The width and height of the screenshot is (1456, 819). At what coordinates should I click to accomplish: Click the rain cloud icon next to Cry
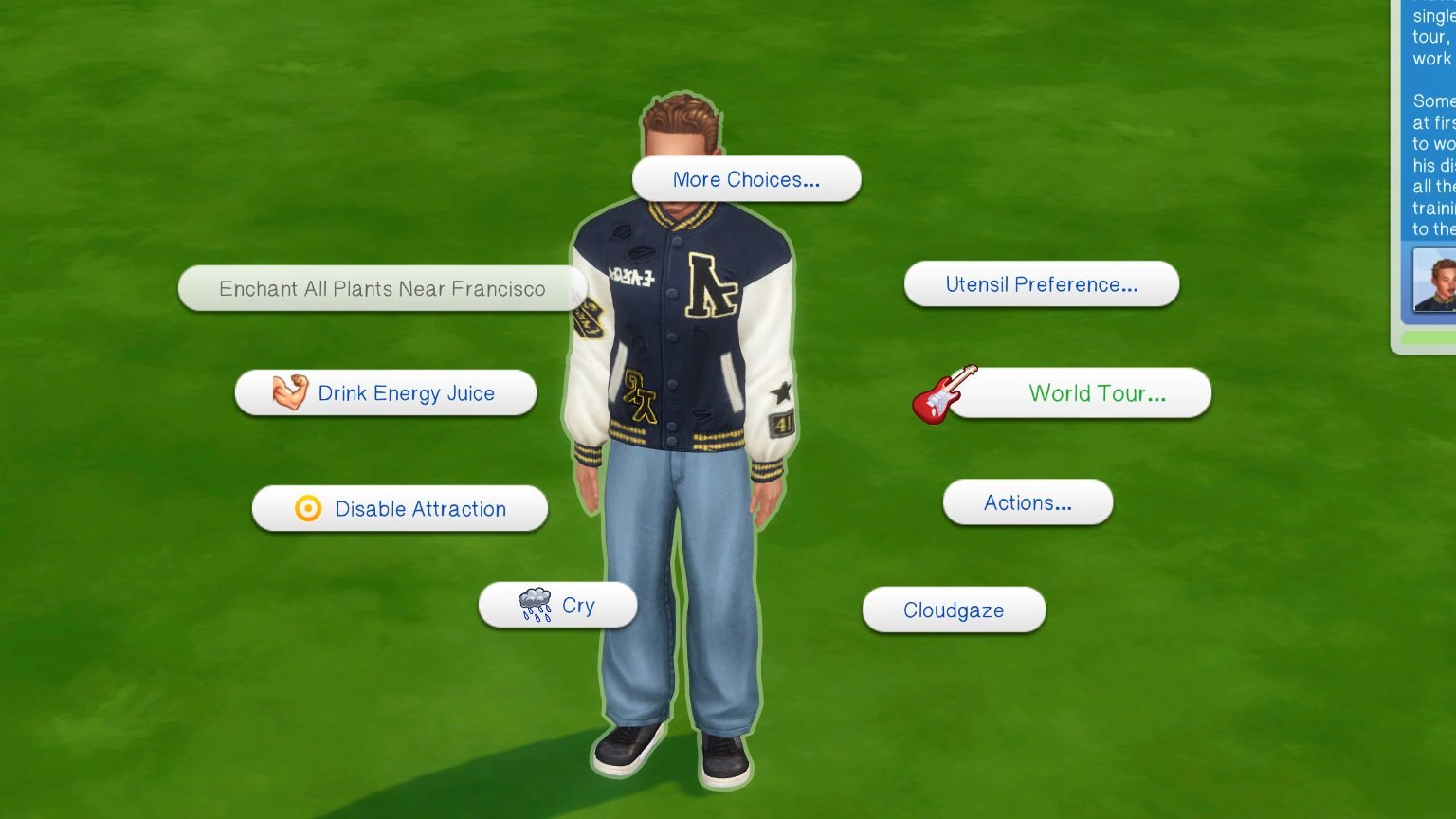[x=533, y=603]
